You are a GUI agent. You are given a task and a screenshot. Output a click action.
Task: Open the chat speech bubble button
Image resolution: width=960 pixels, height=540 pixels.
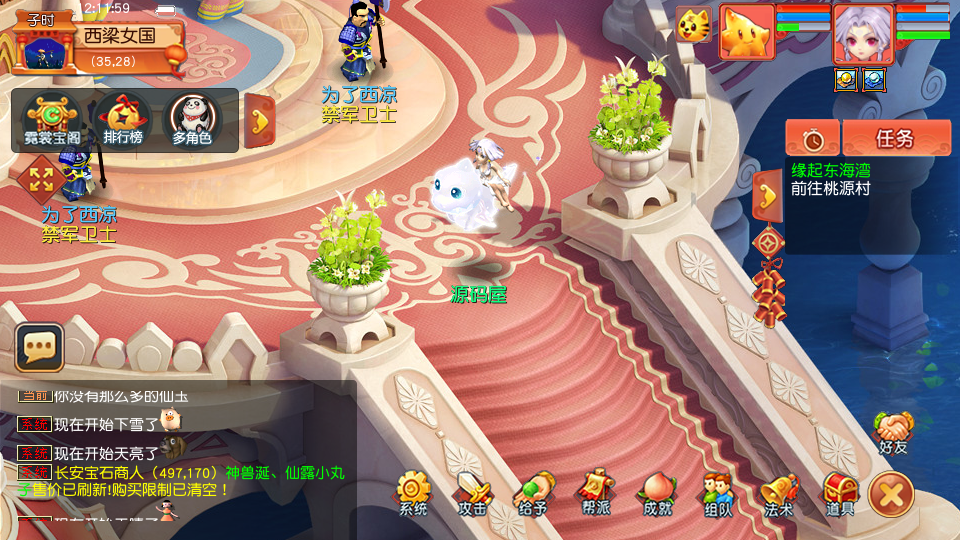tap(40, 348)
